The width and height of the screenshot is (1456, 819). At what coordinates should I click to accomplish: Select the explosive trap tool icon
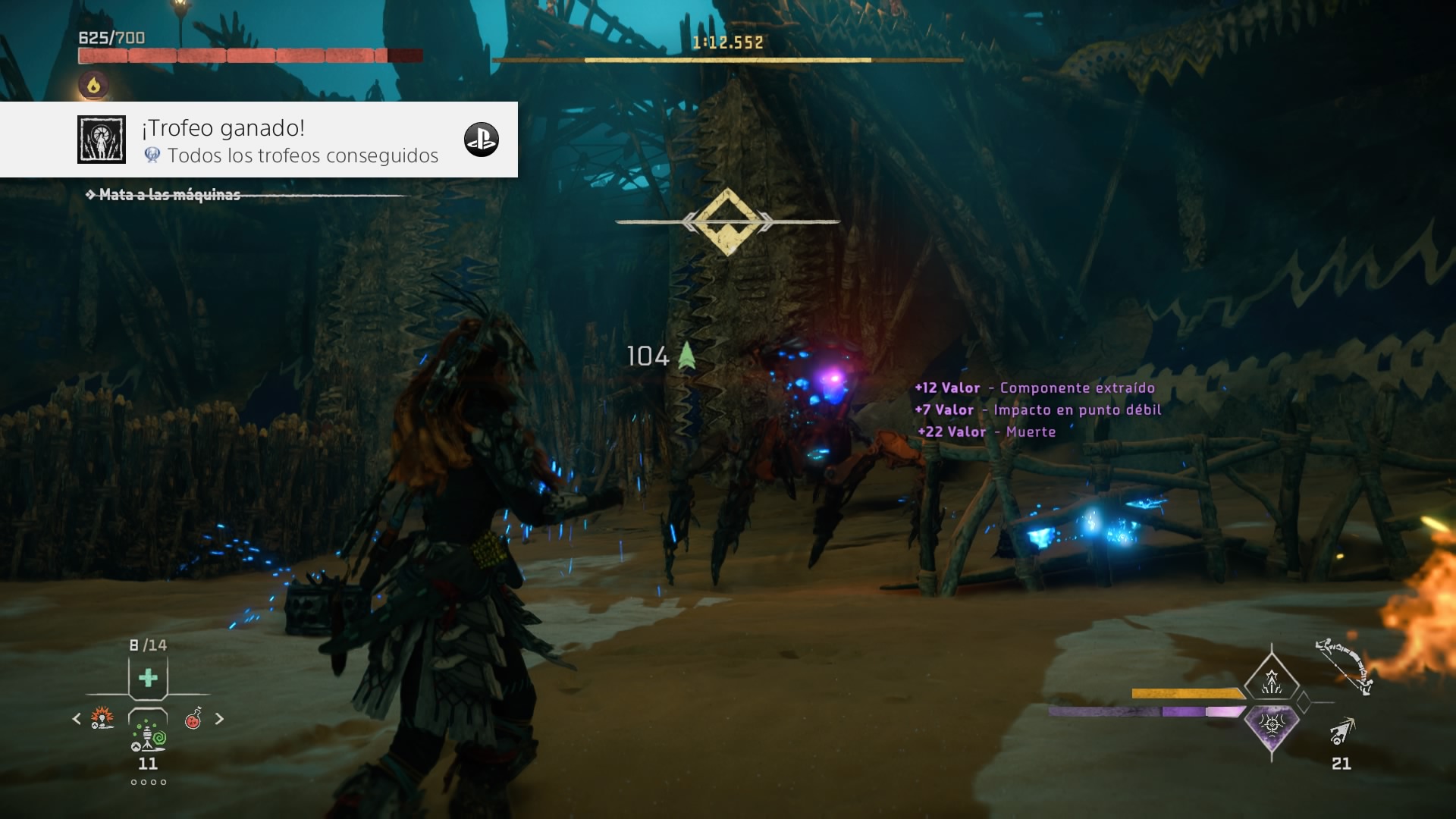pos(102,717)
